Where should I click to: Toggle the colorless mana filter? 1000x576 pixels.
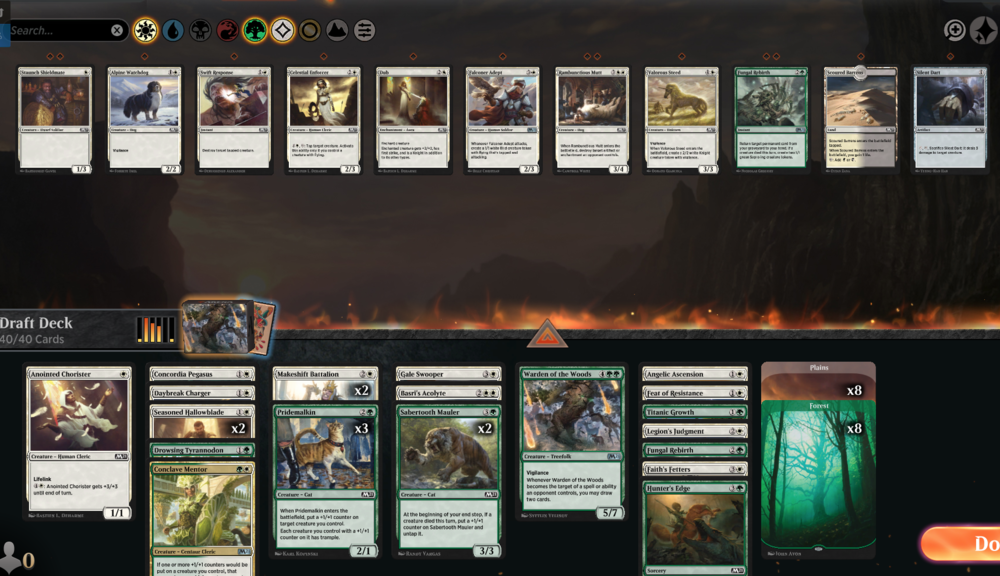(282, 31)
